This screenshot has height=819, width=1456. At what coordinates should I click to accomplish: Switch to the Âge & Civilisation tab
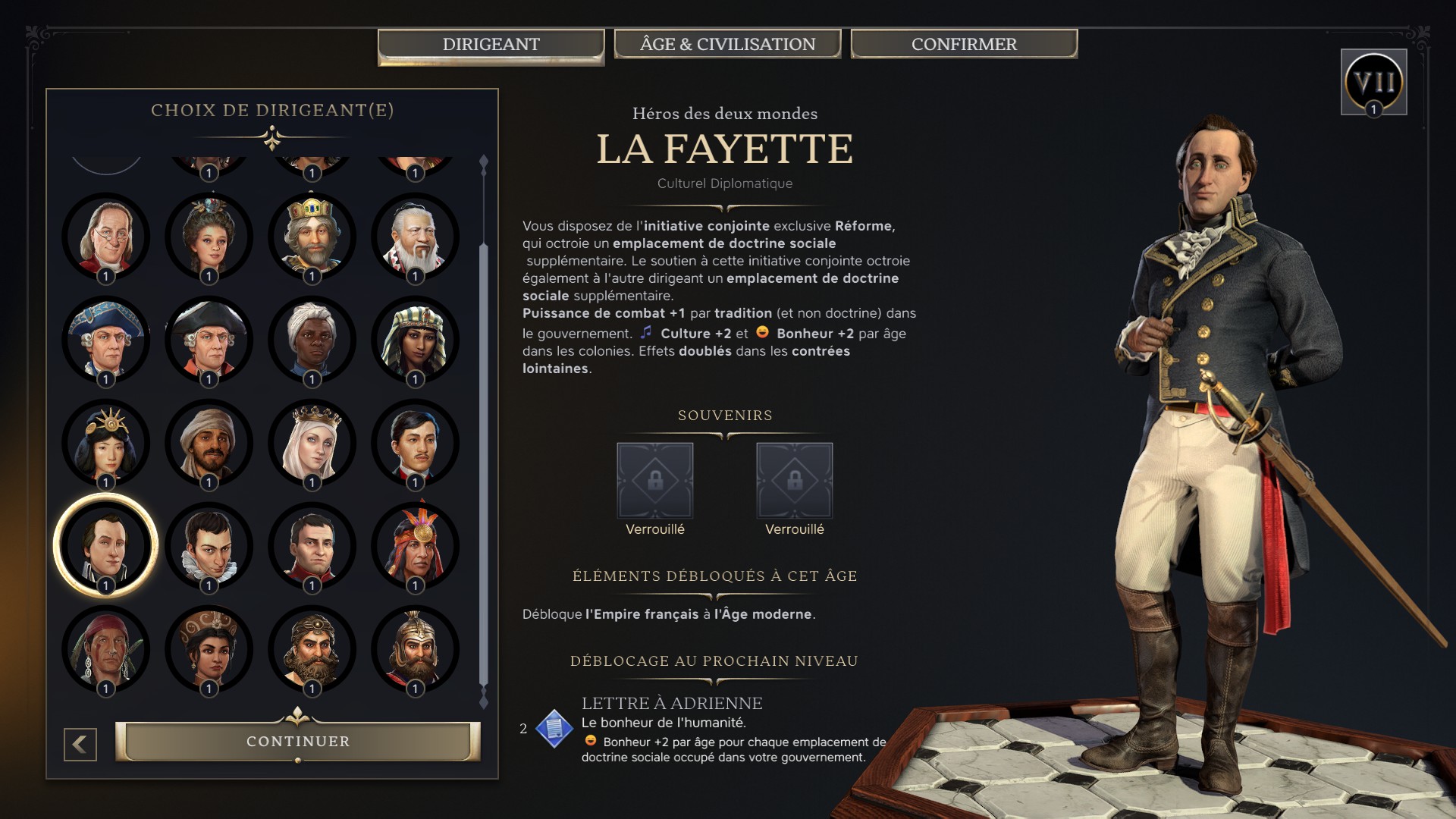point(726,43)
